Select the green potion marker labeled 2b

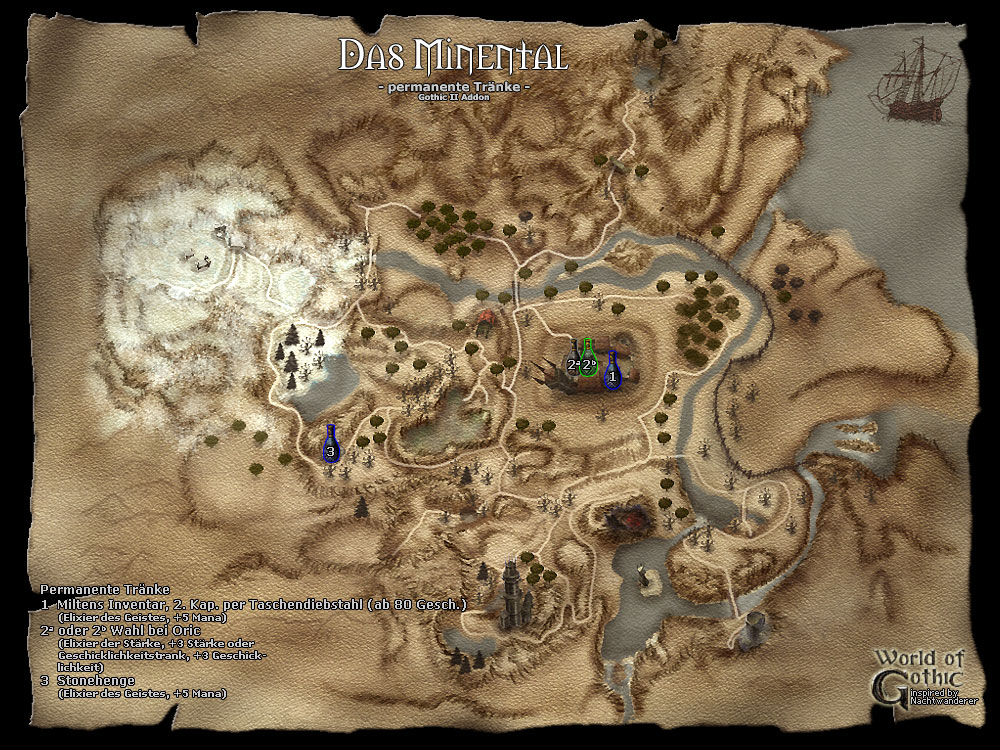pyautogui.click(x=589, y=360)
